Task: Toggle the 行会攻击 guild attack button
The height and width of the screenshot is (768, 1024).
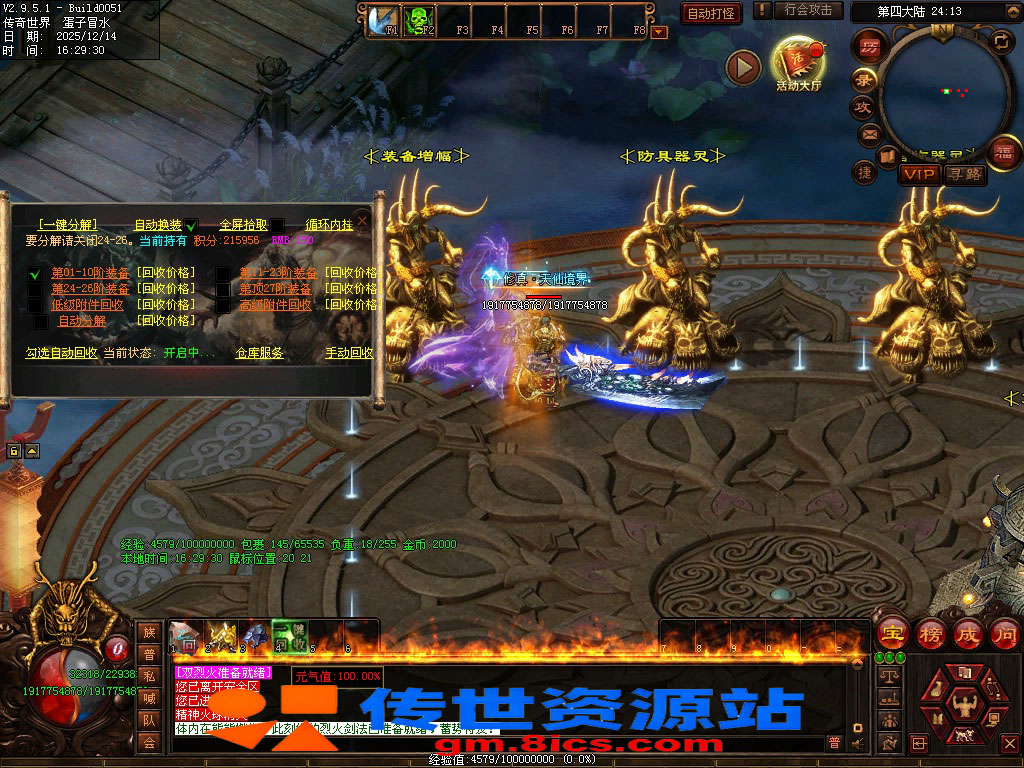Action: pos(807,11)
